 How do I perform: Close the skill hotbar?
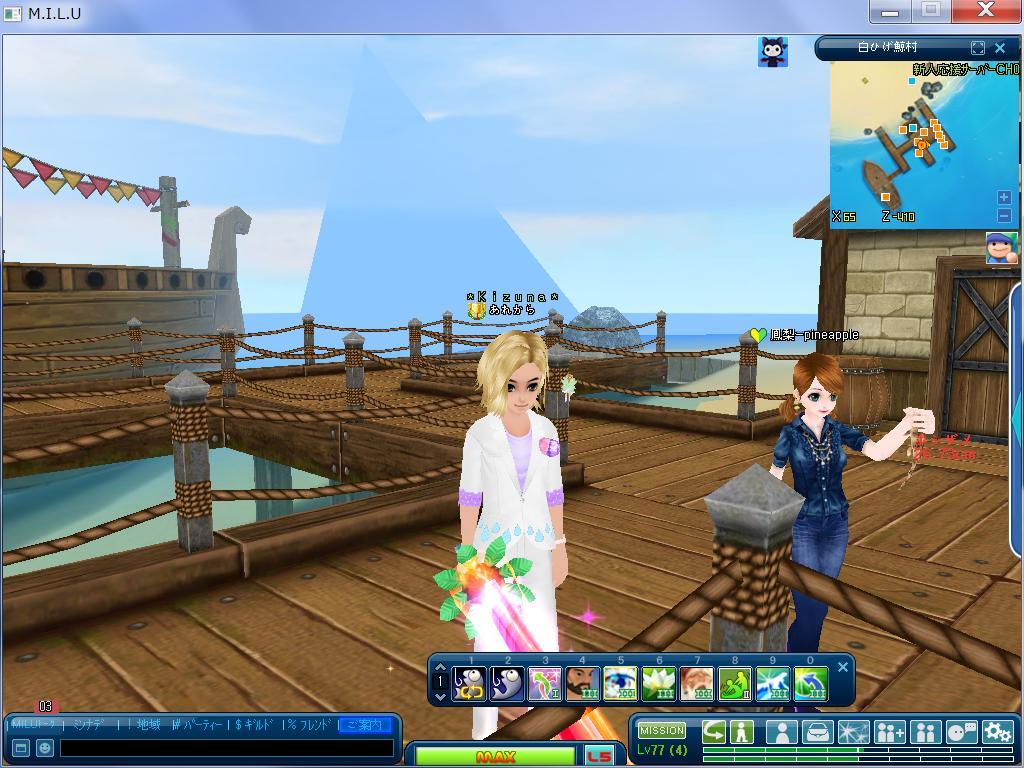(843, 667)
